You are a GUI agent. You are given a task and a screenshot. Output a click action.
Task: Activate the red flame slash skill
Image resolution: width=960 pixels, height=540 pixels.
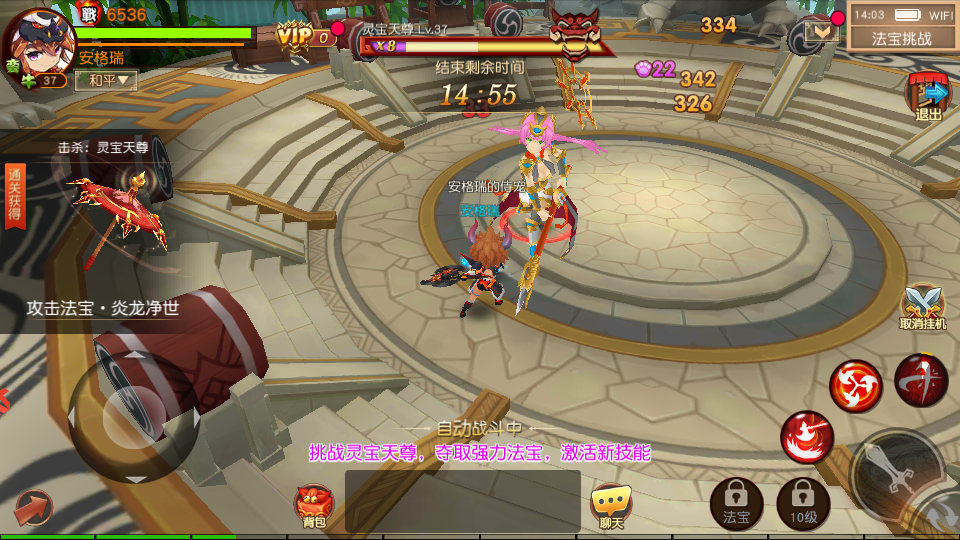pos(807,437)
